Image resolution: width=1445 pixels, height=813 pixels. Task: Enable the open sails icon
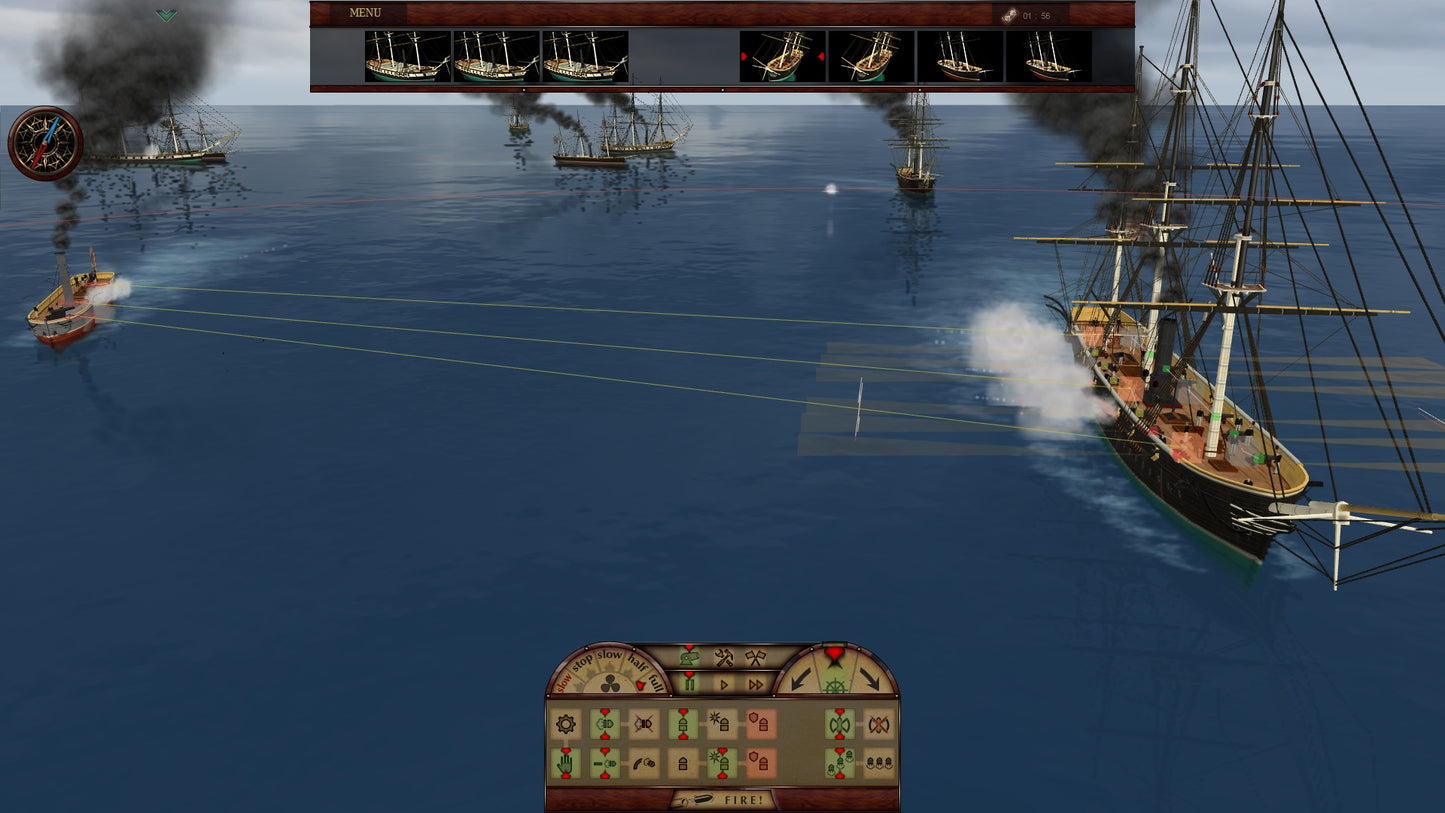840,725
